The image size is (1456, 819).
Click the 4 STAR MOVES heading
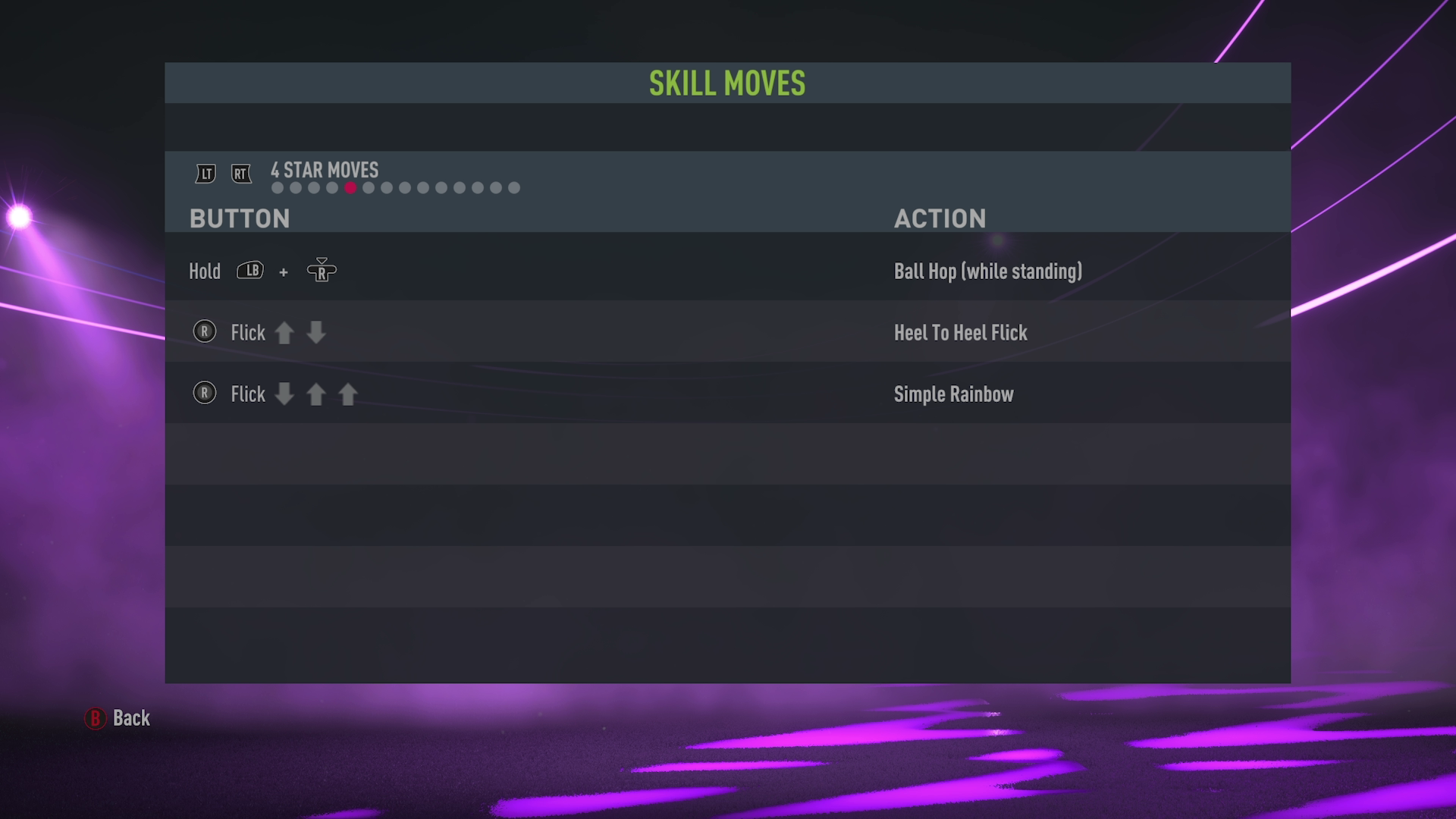click(x=324, y=170)
